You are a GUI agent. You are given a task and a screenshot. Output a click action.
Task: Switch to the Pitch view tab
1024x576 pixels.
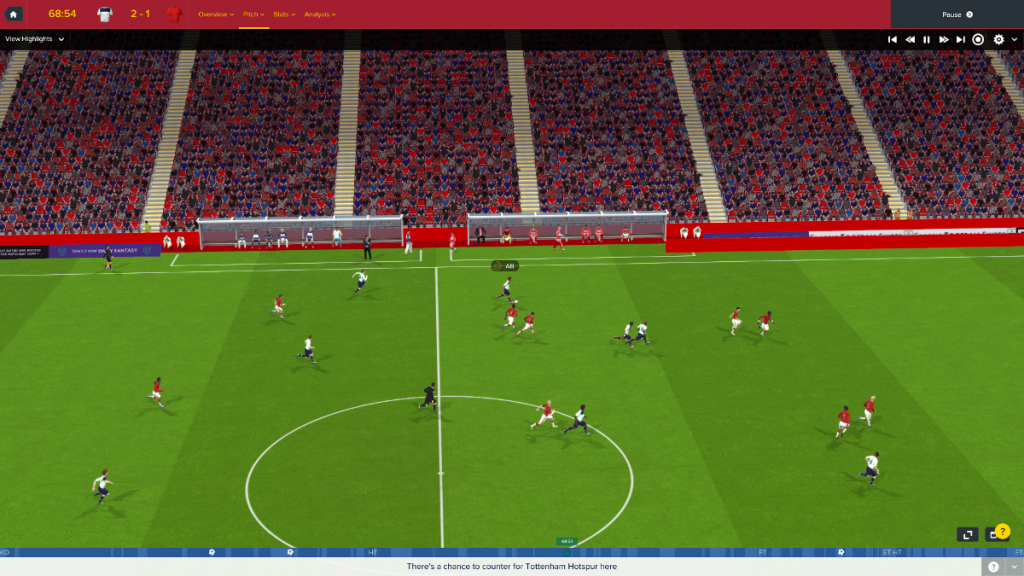tap(253, 15)
